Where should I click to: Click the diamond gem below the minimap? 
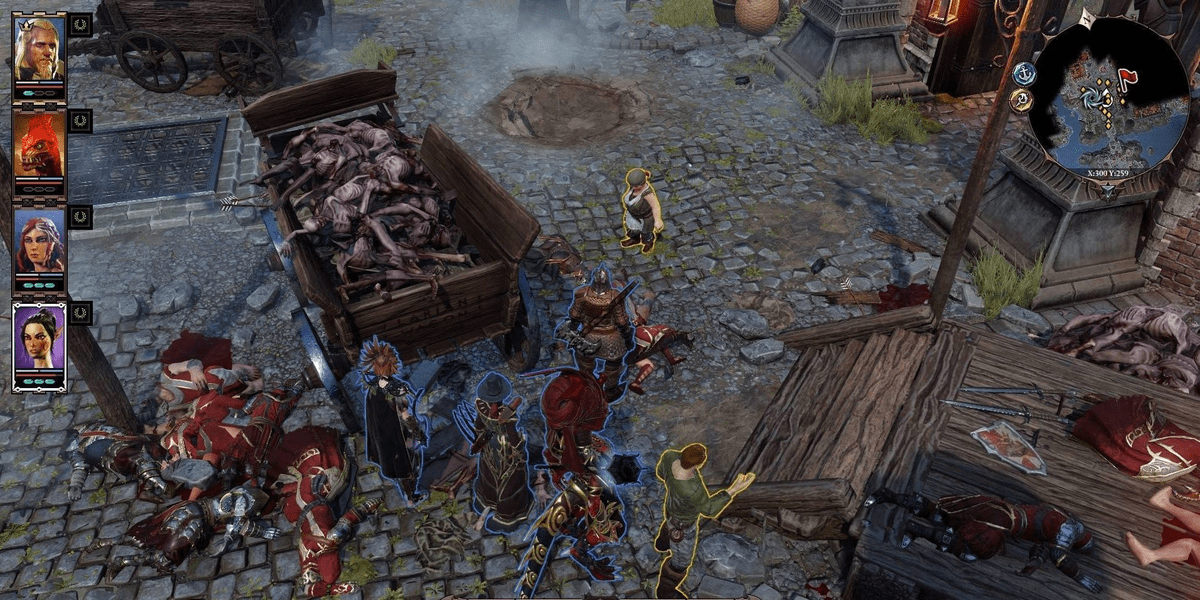(1107, 189)
